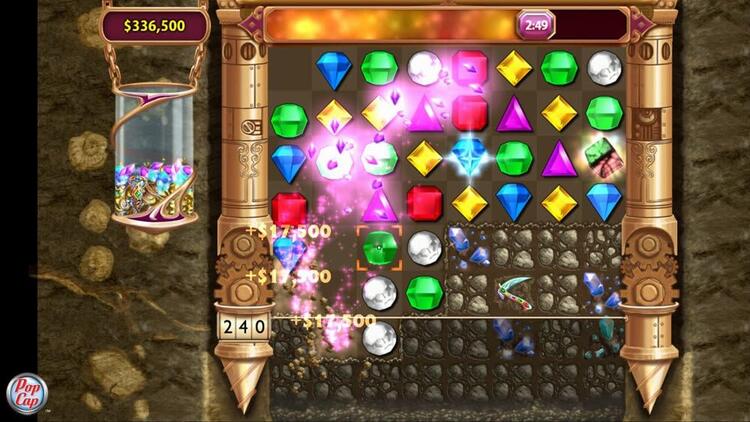Choose the purple triangle above the bracketed green gem
Image resolution: width=750 pixels, height=422 pixels.
379,203
